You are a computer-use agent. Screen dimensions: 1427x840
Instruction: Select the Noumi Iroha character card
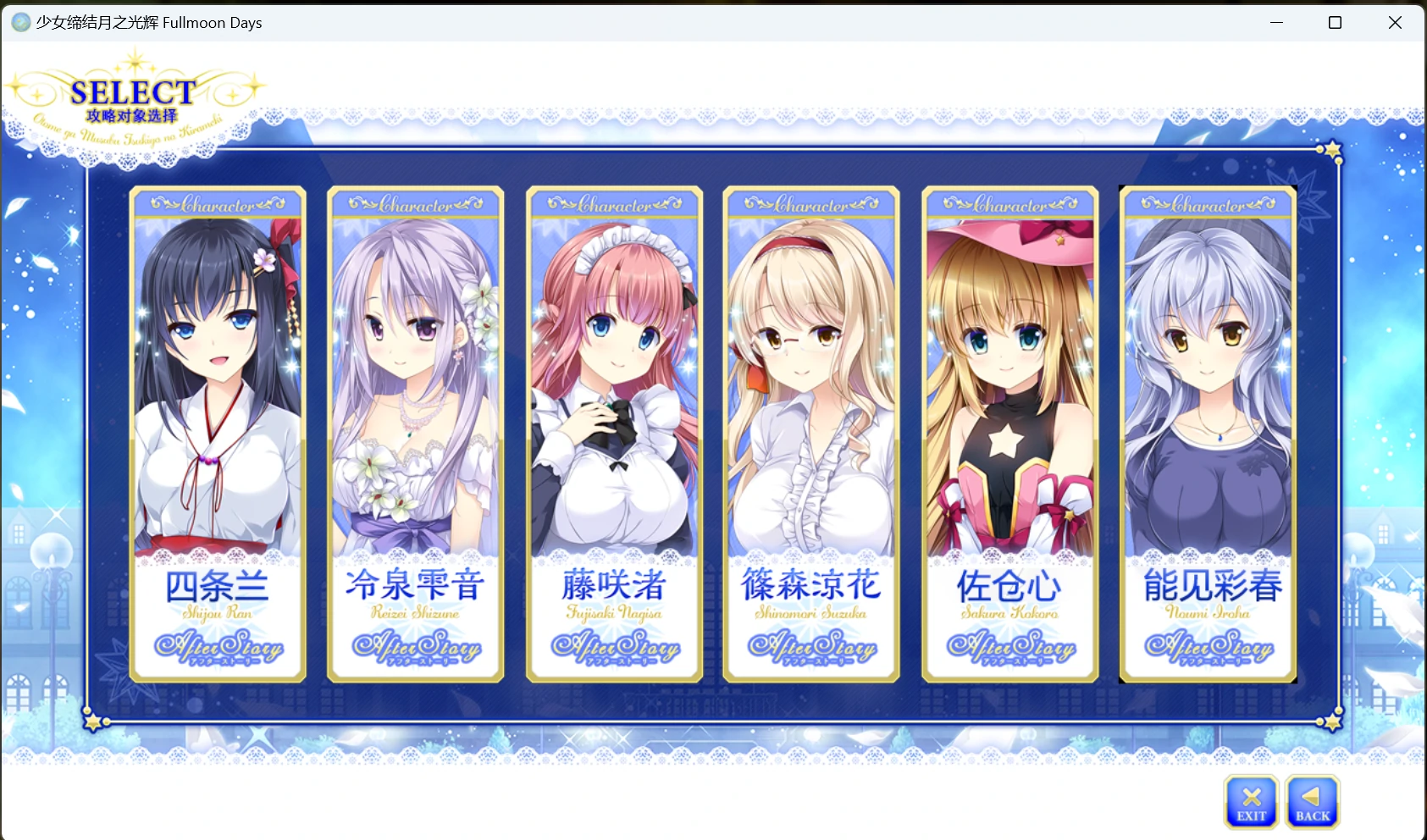tap(1206, 381)
